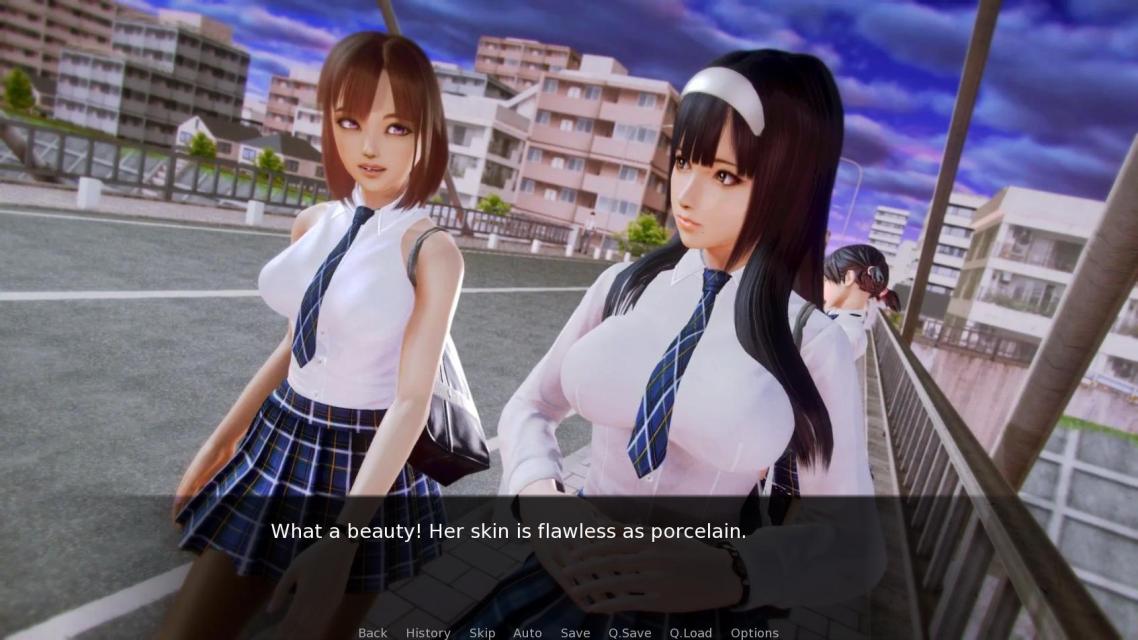Screen dimensions: 1138x640
Task: Activate the Skip dialogue button
Action: click(482, 632)
